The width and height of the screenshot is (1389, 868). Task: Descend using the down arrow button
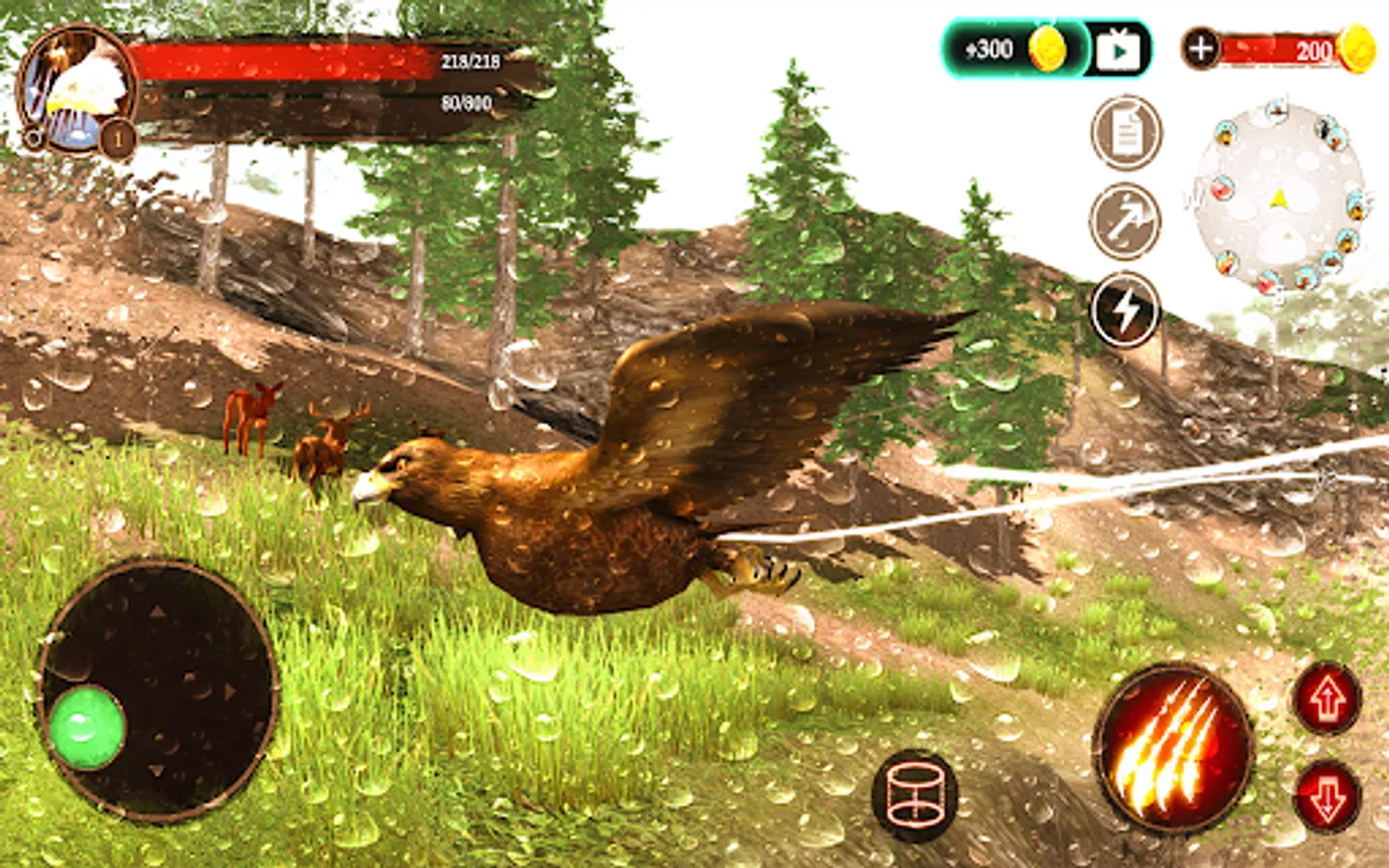pos(1327,797)
